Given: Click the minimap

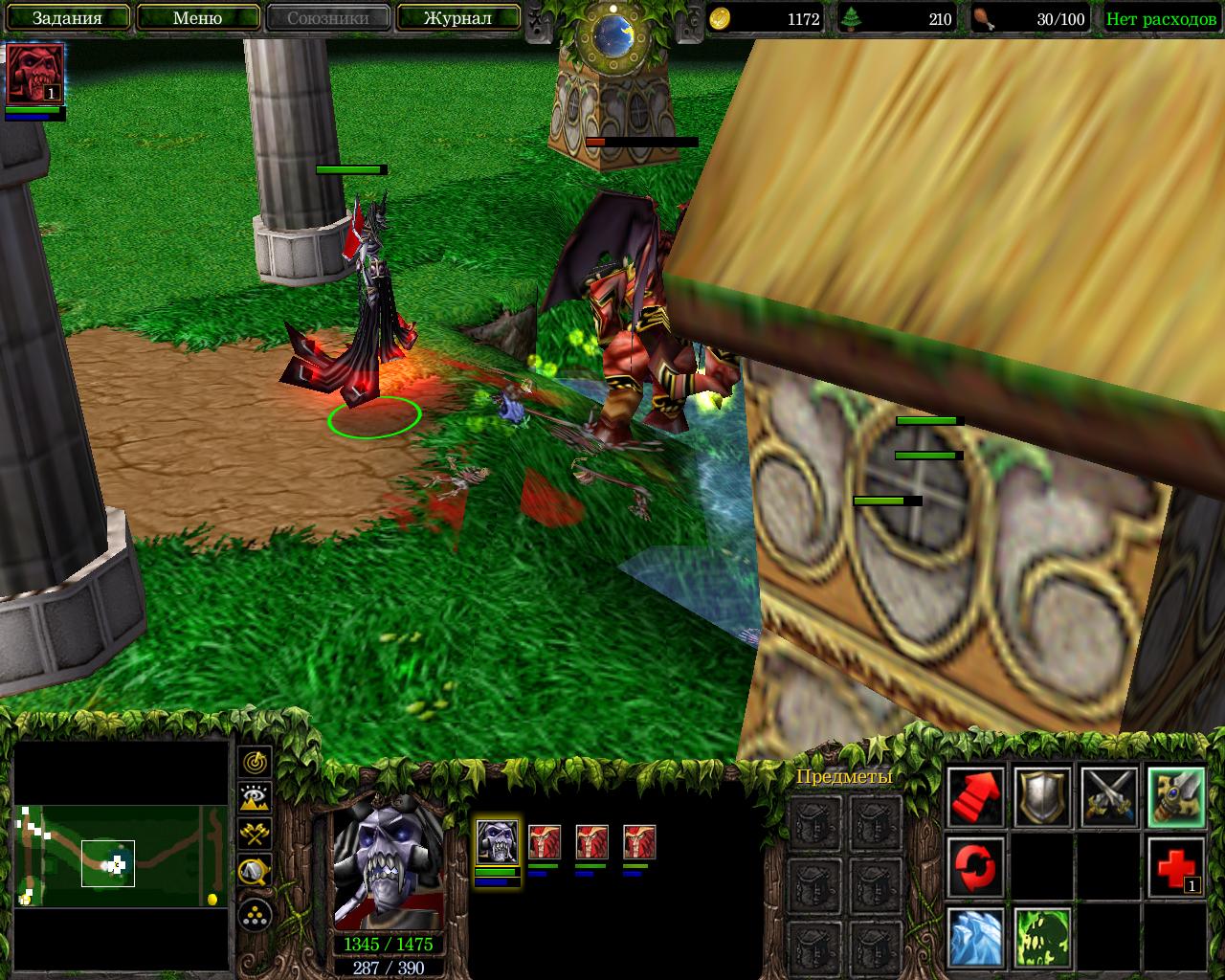Looking at the screenshot, I should 121,855.
